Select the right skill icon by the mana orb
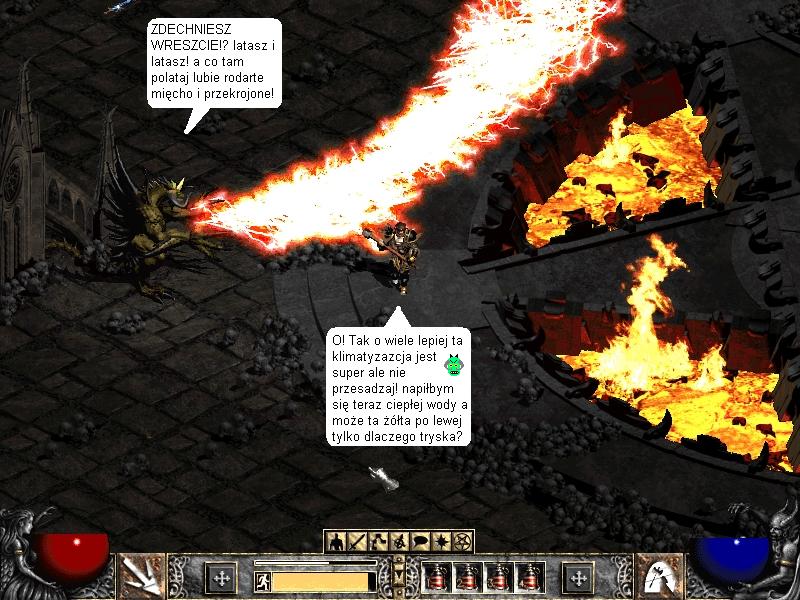The image size is (800, 600). [x=657, y=576]
